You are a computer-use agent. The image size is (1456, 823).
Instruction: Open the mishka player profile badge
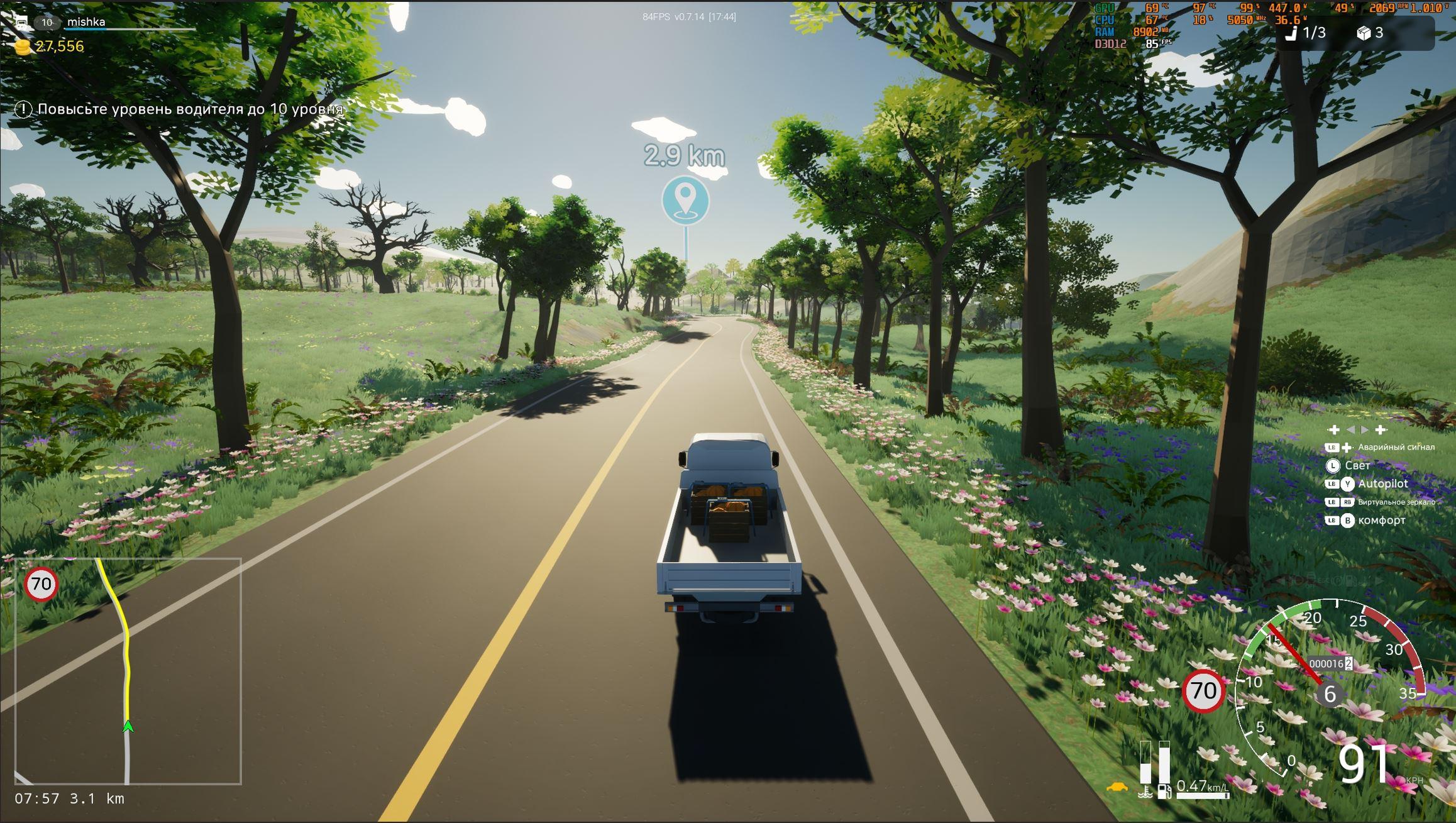click(85, 22)
